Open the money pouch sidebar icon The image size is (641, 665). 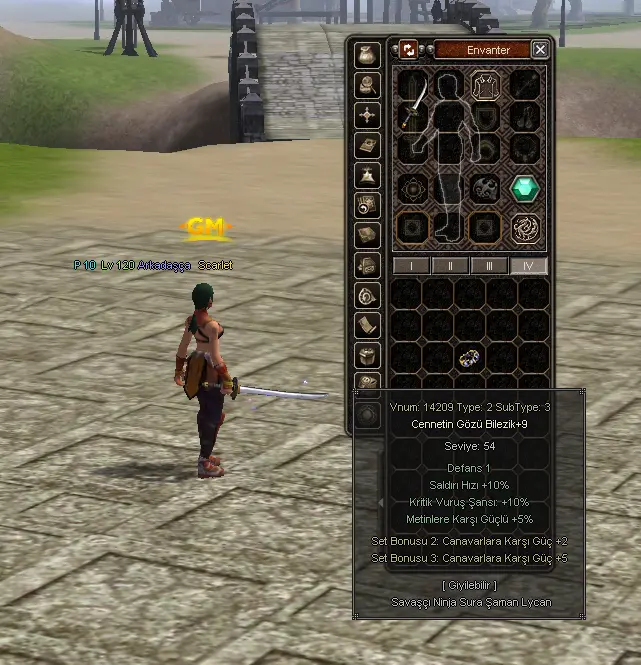click(368, 55)
